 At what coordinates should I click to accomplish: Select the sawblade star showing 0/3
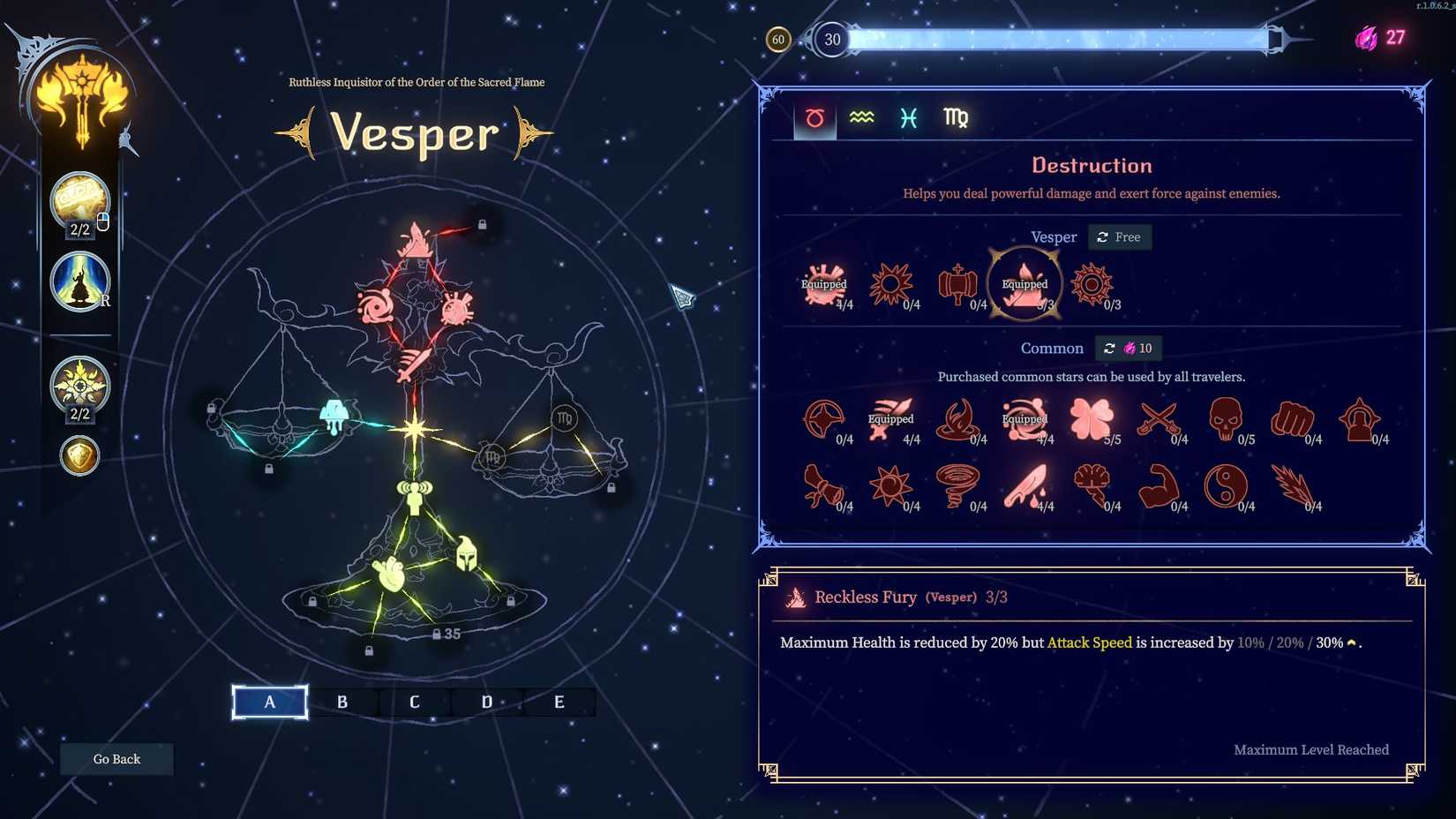pyautogui.click(x=1092, y=284)
